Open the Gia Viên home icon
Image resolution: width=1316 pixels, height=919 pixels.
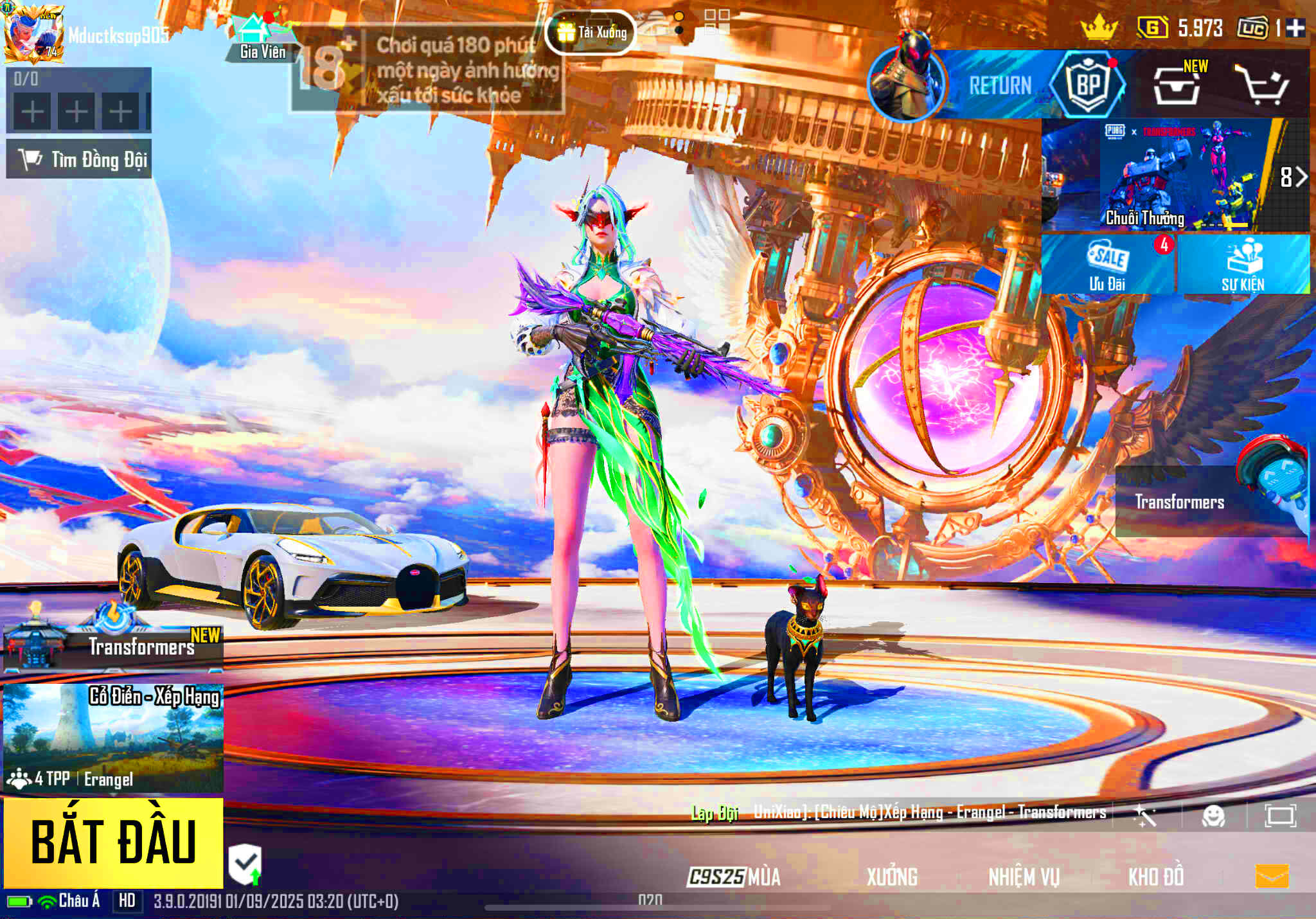click(x=262, y=39)
